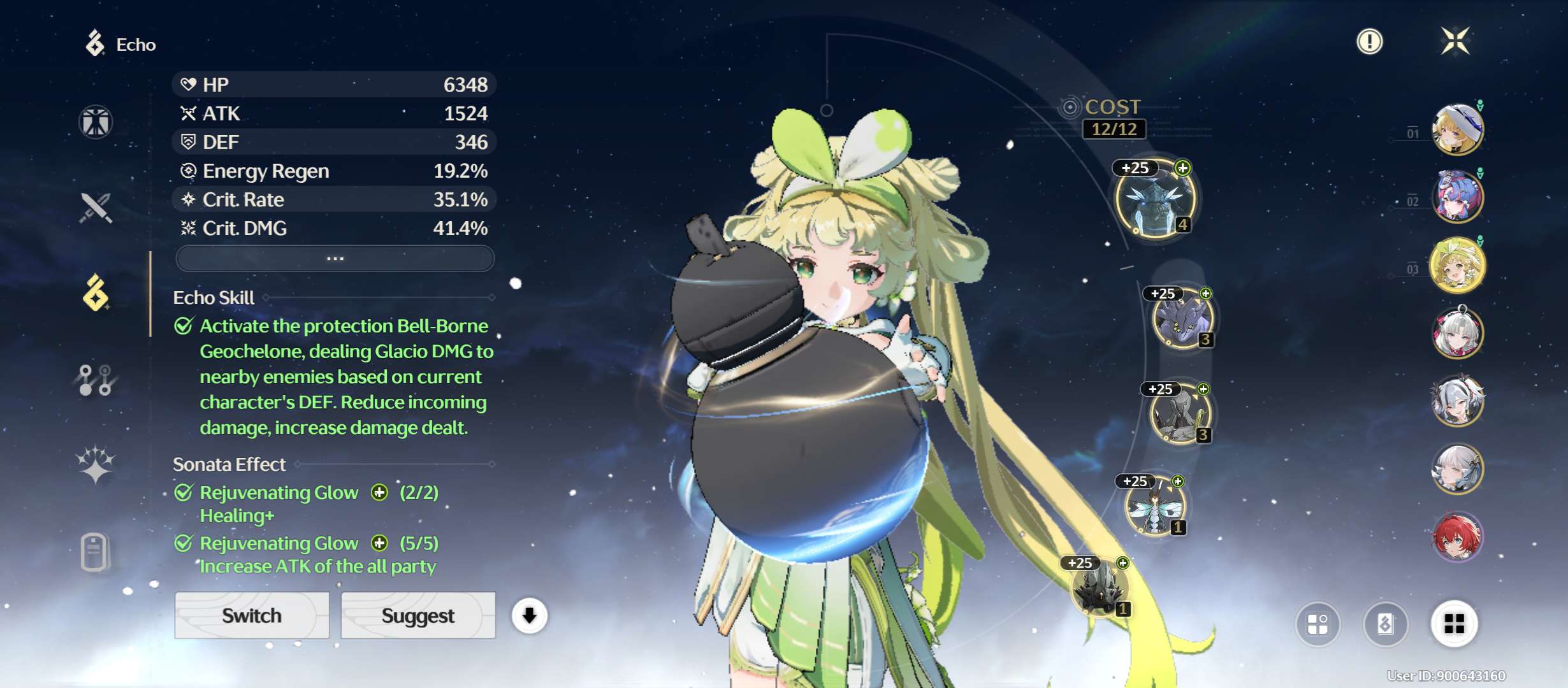Open the last sidebar tab with scroll icon
The width and height of the screenshot is (1568, 688).
96,552
